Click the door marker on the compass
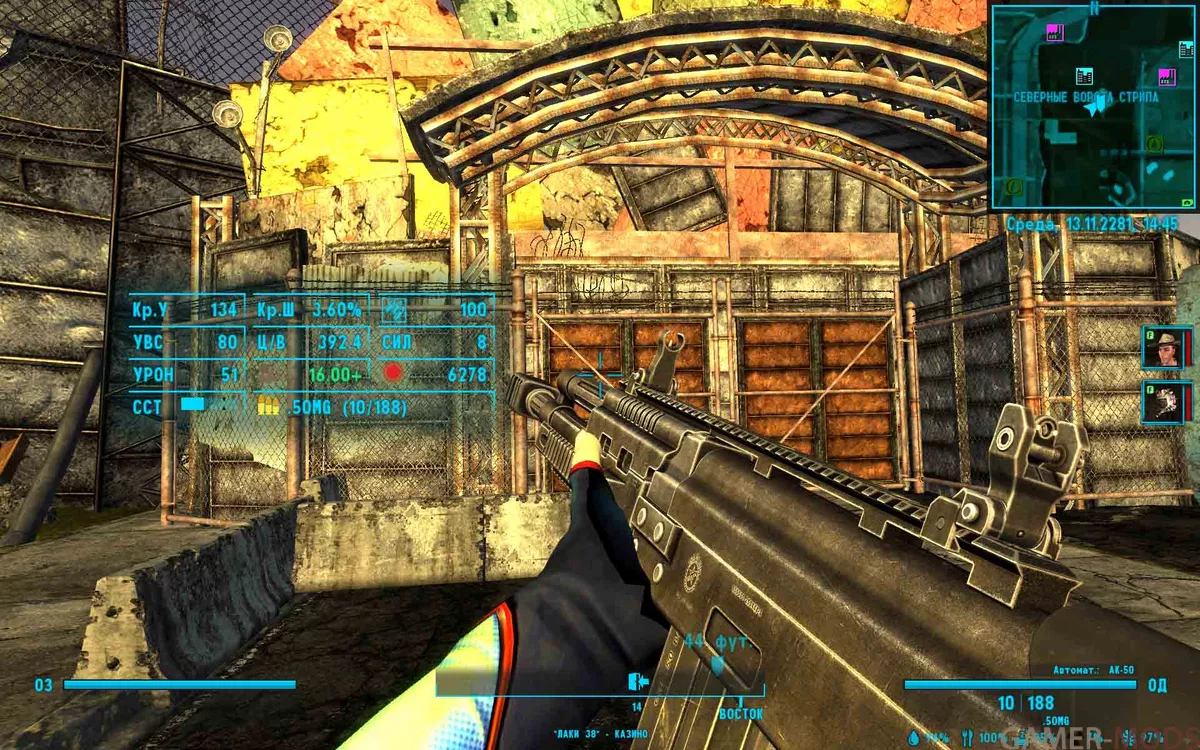Viewport: 1200px width, 750px height. coord(634,682)
